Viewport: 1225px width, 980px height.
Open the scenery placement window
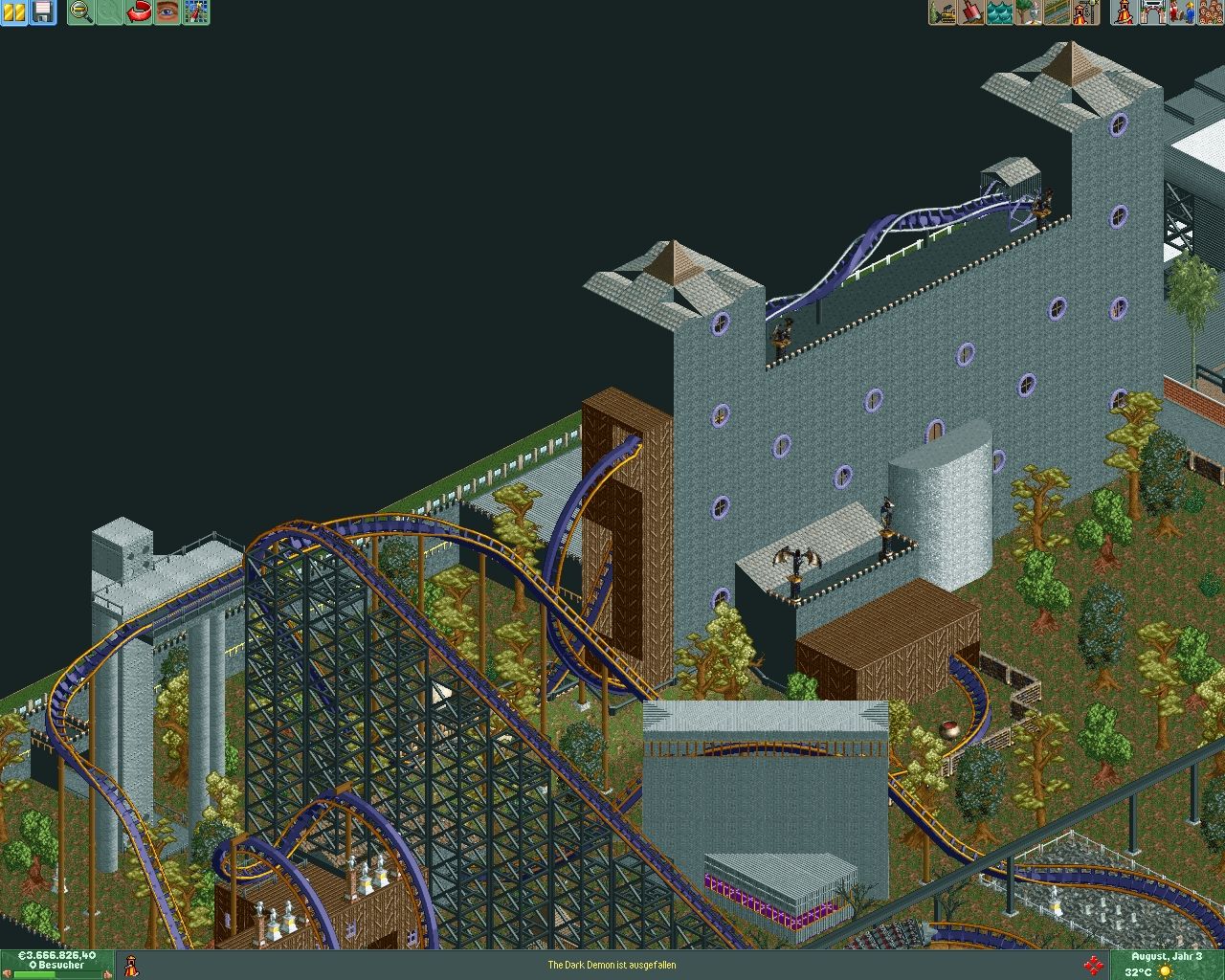click(1029, 12)
